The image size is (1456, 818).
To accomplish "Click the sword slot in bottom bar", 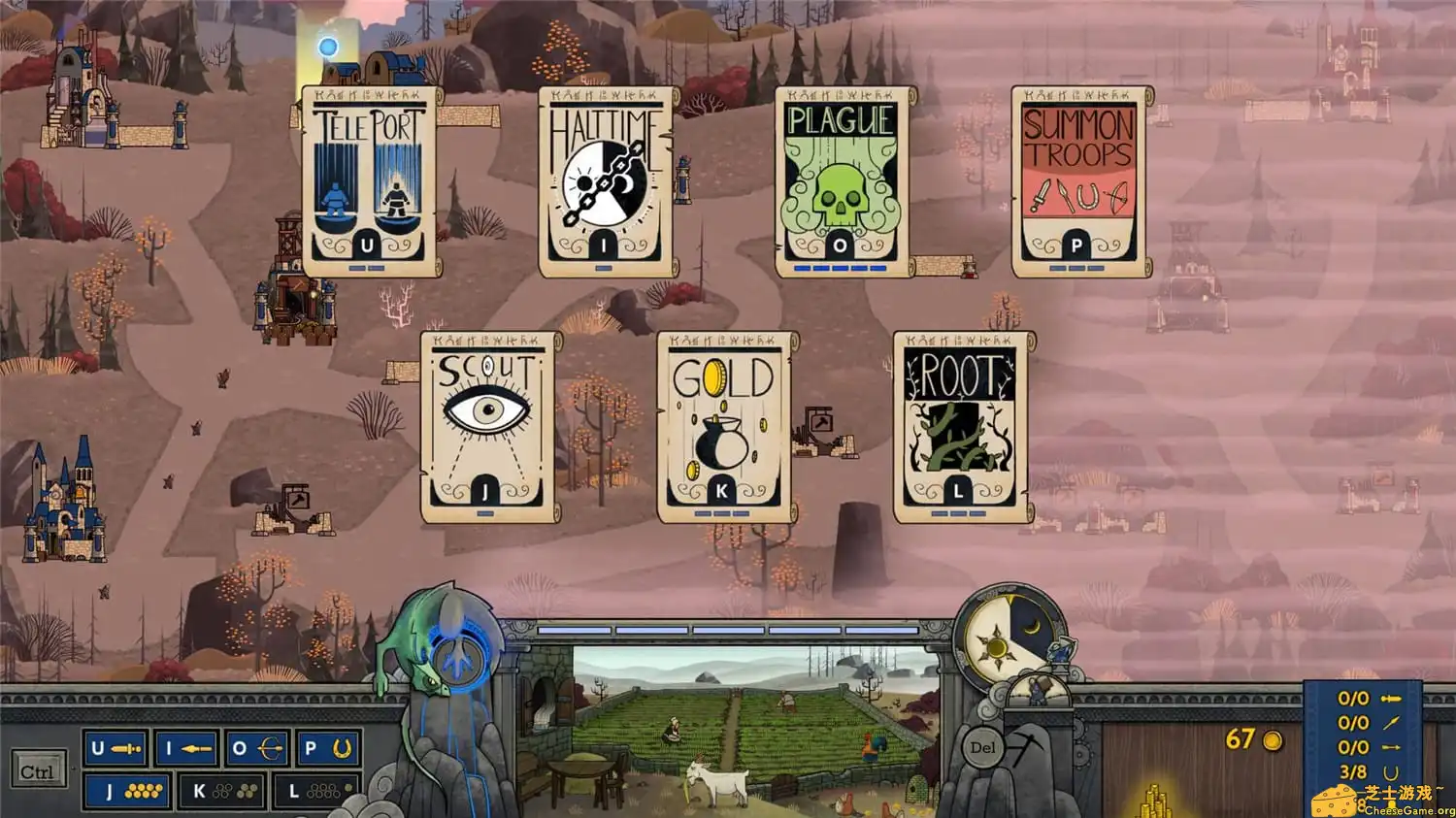I will [x=116, y=749].
